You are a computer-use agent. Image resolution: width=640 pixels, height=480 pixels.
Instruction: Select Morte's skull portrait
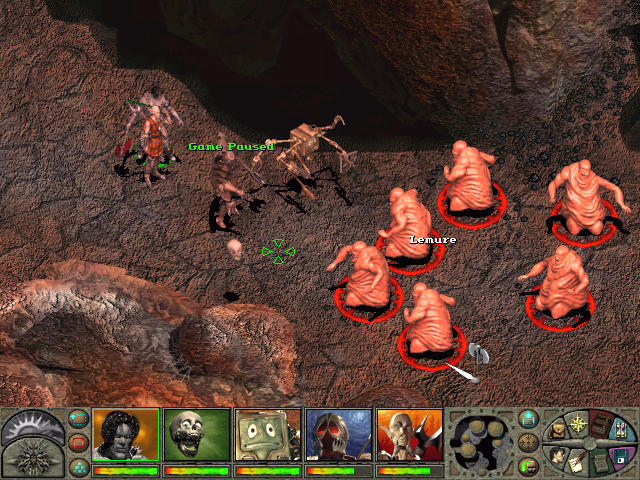pos(196,435)
